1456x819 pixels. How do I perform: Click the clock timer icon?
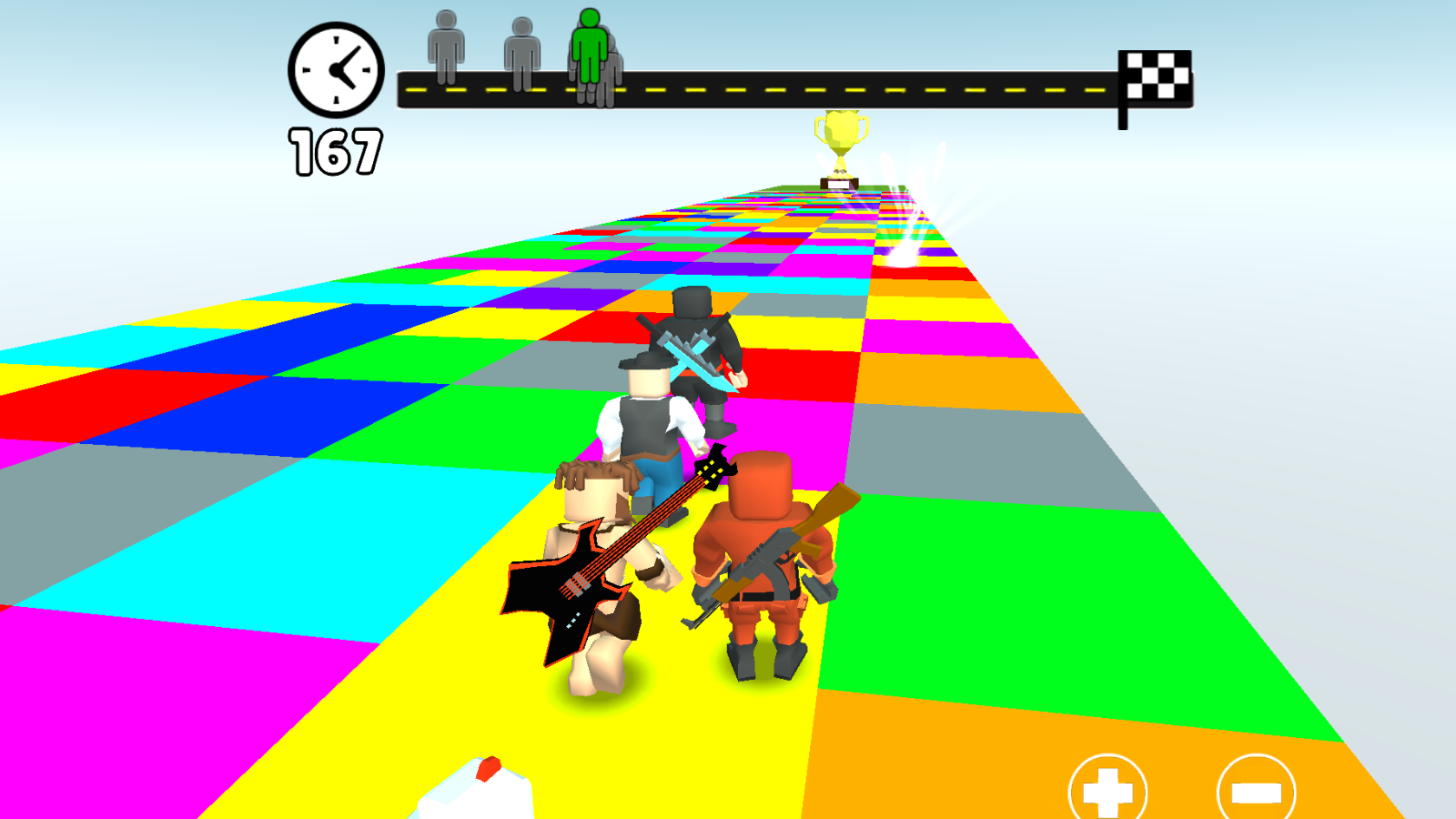coord(336,71)
